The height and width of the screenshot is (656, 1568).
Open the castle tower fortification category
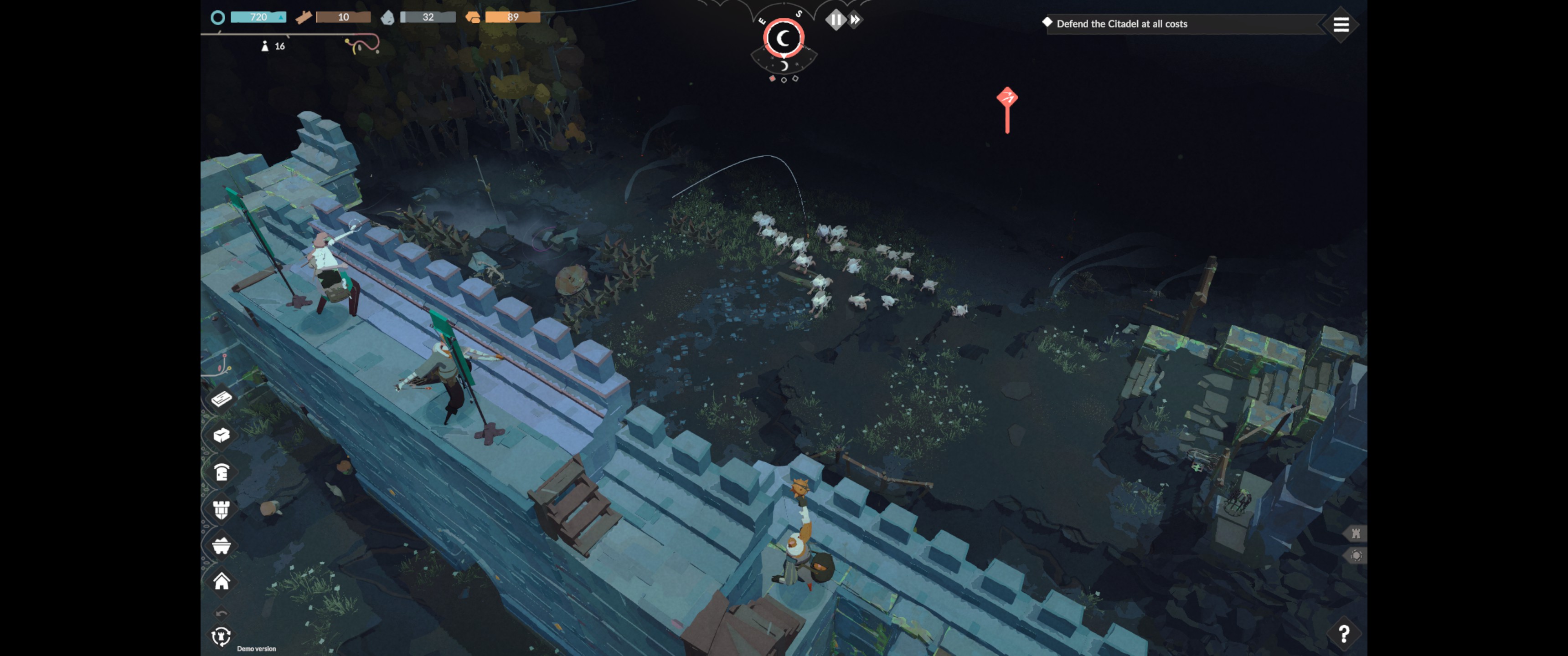tap(222, 509)
